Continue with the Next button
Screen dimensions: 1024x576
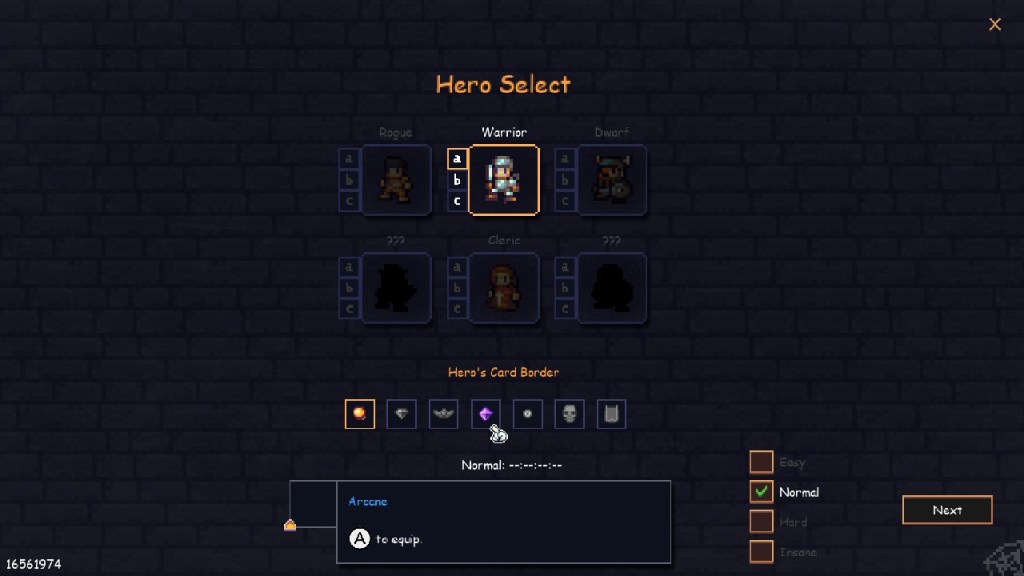click(x=947, y=510)
